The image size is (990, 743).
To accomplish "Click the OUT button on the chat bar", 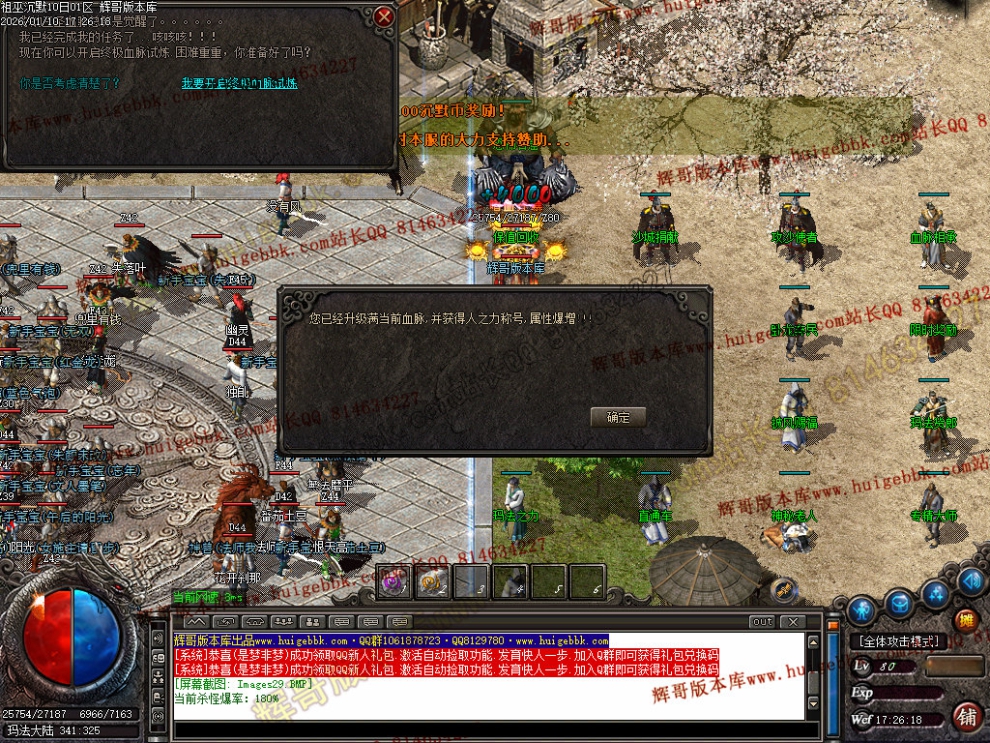I will [762, 622].
